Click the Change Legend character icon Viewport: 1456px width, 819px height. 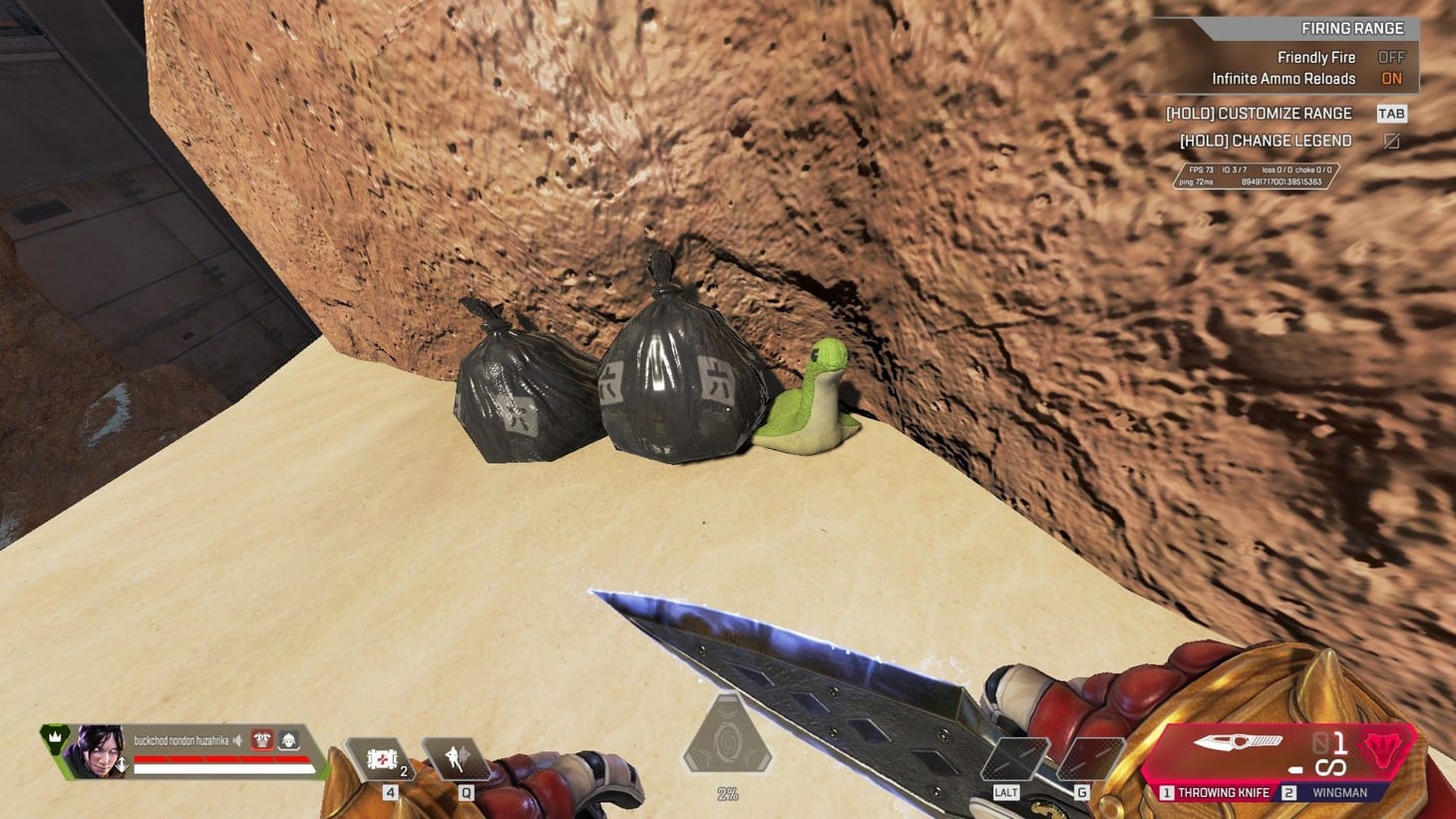1392,141
